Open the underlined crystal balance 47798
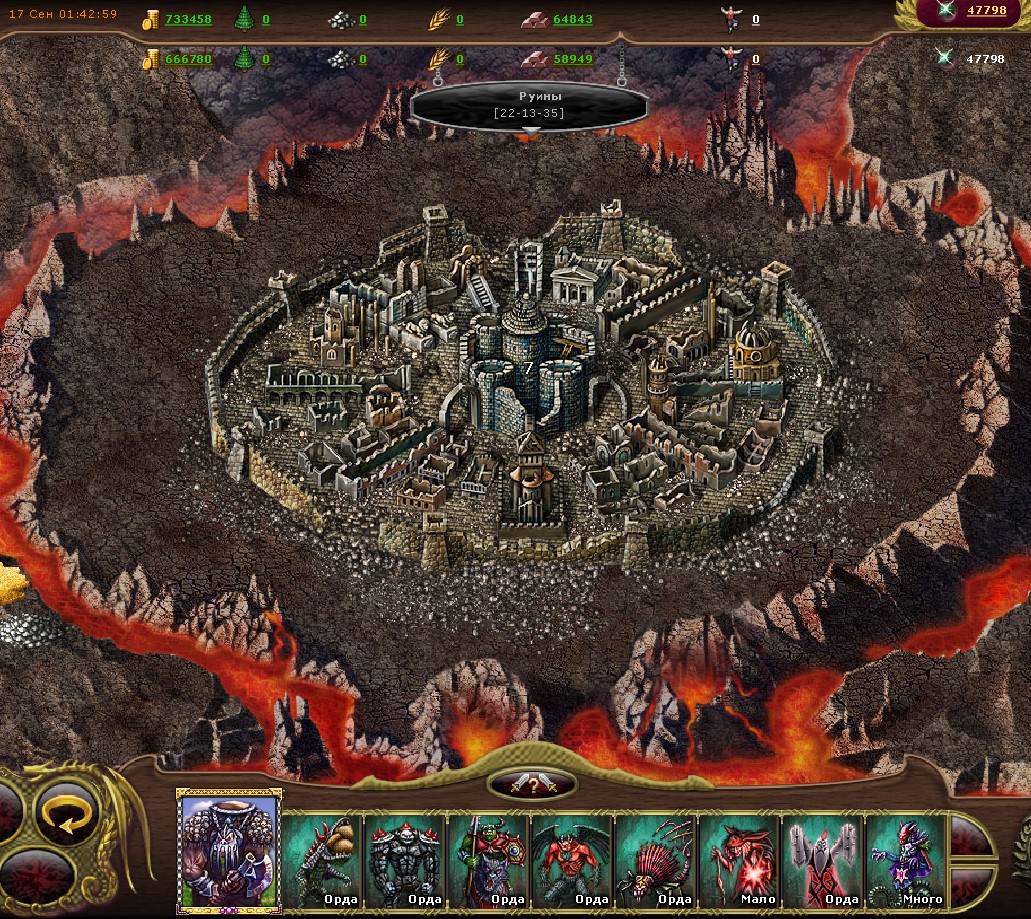This screenshot has width=1031, height=919. click(x=986, y=11)
